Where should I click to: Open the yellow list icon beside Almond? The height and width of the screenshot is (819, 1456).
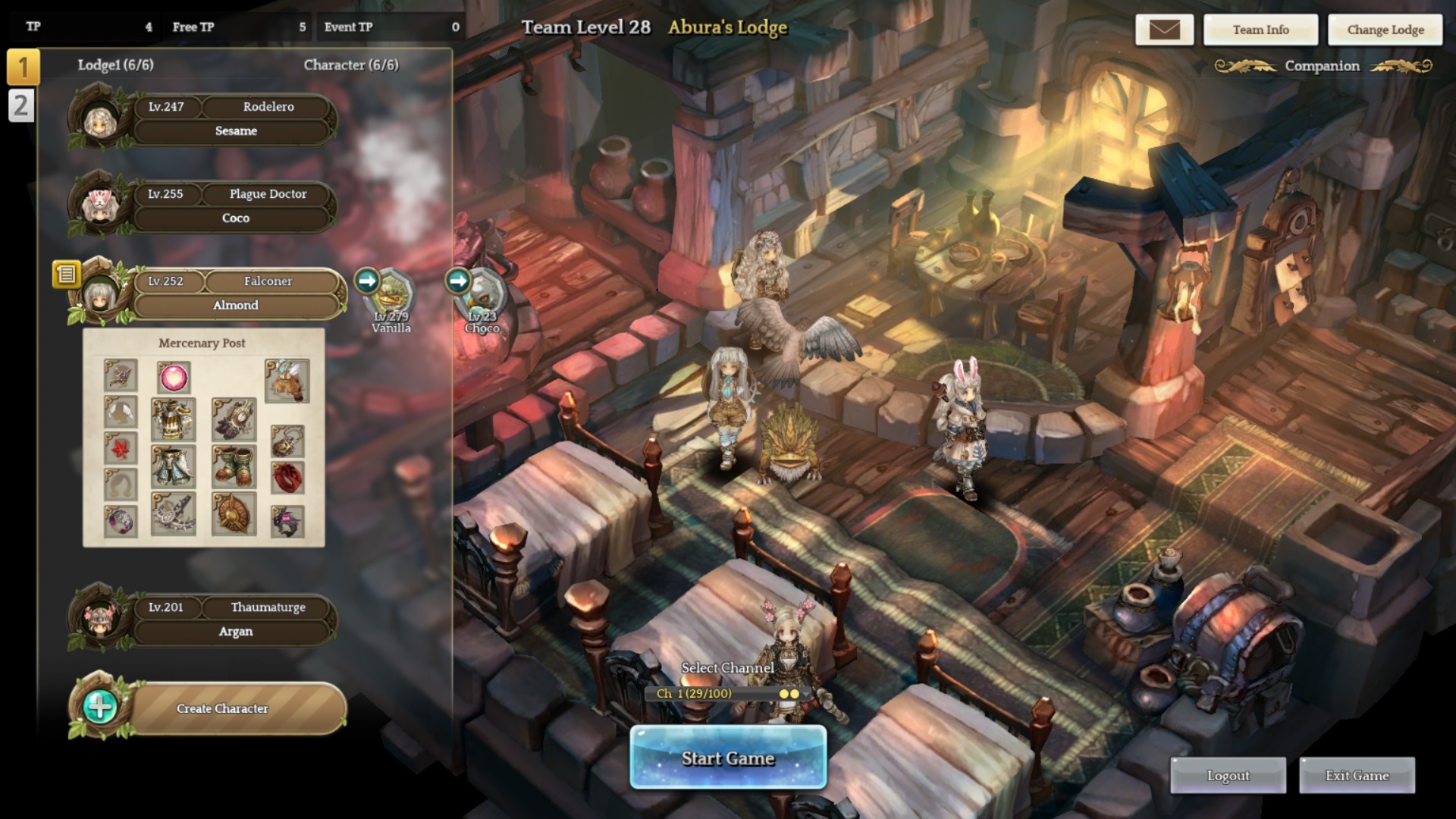coord(66,274)
